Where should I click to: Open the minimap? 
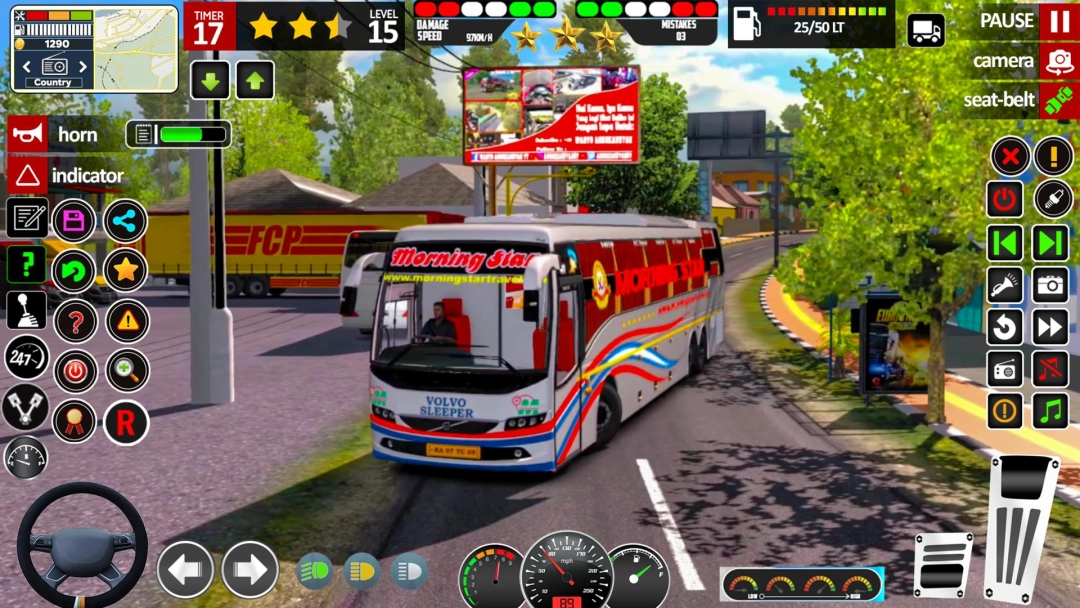tap(95, 48)
